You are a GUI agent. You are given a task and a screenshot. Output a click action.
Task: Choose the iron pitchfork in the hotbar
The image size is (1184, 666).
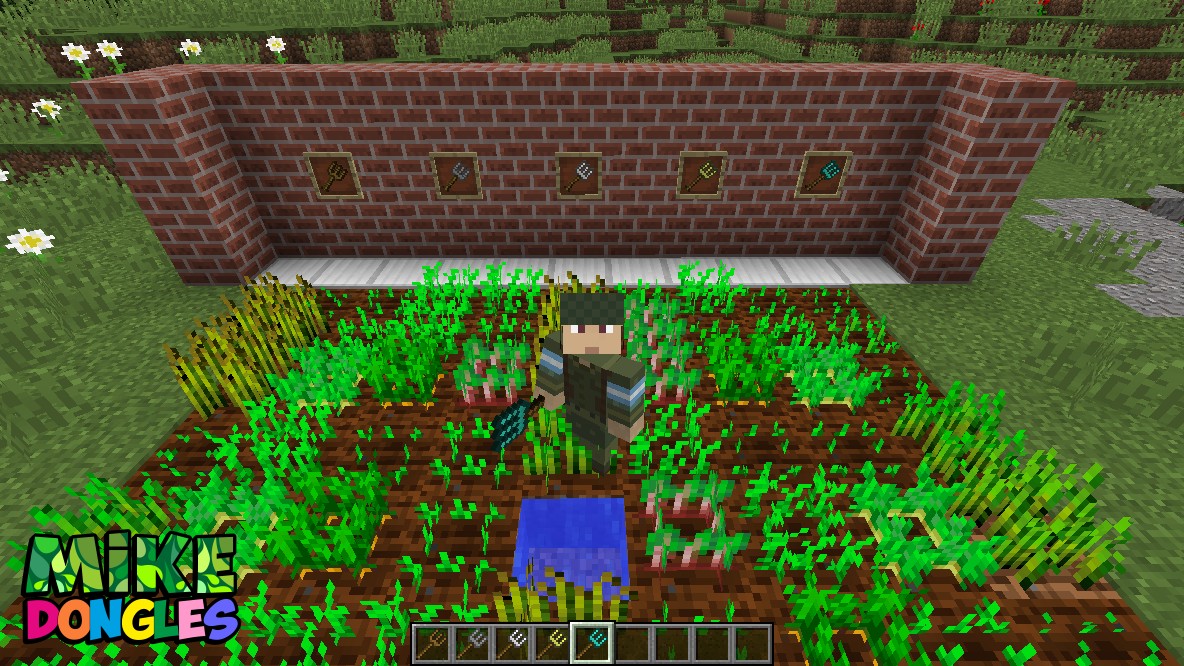512,642
